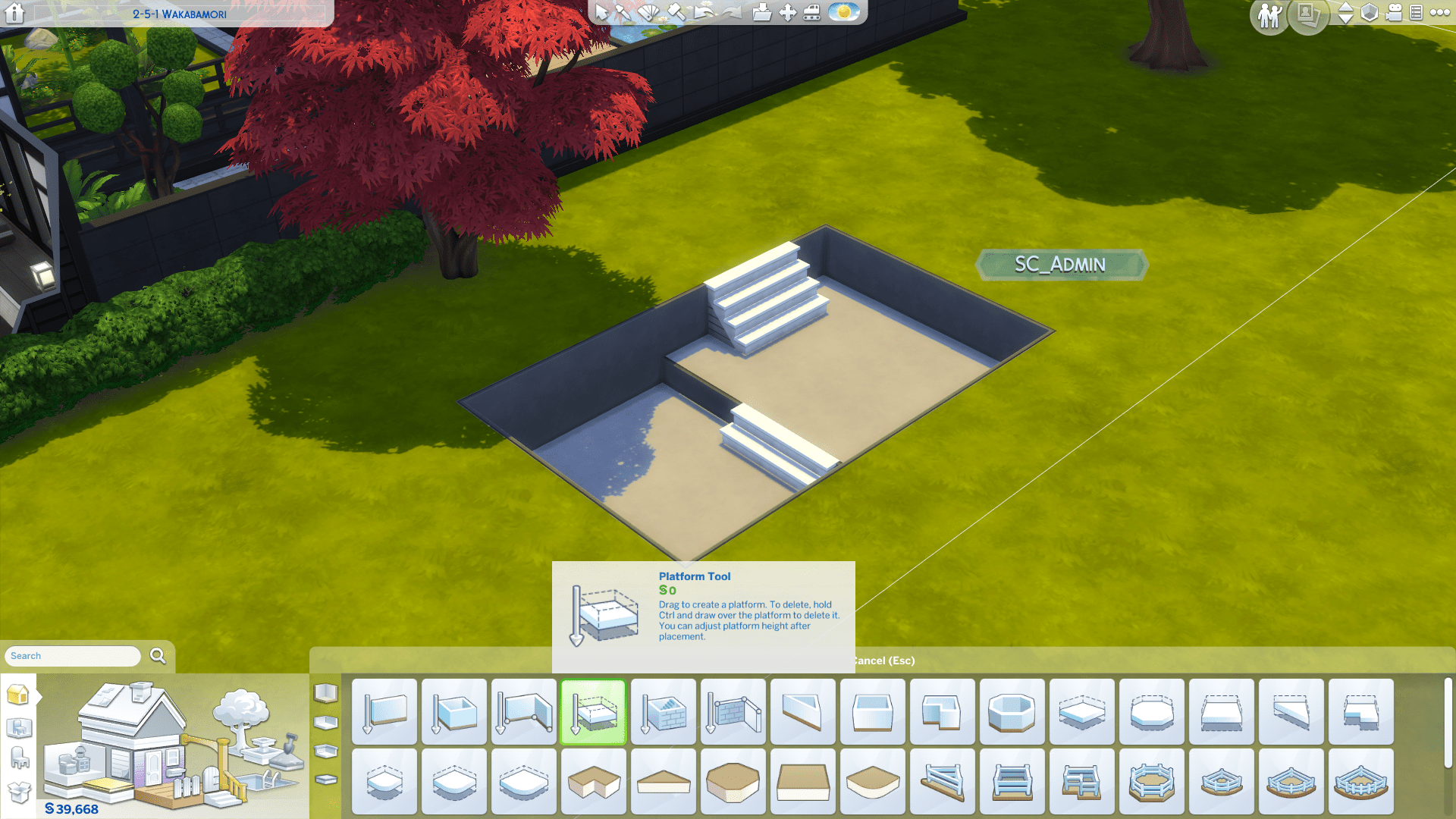Select the Wall tool in the catalog
The image size is (1456, 819).
click(384, 711)
